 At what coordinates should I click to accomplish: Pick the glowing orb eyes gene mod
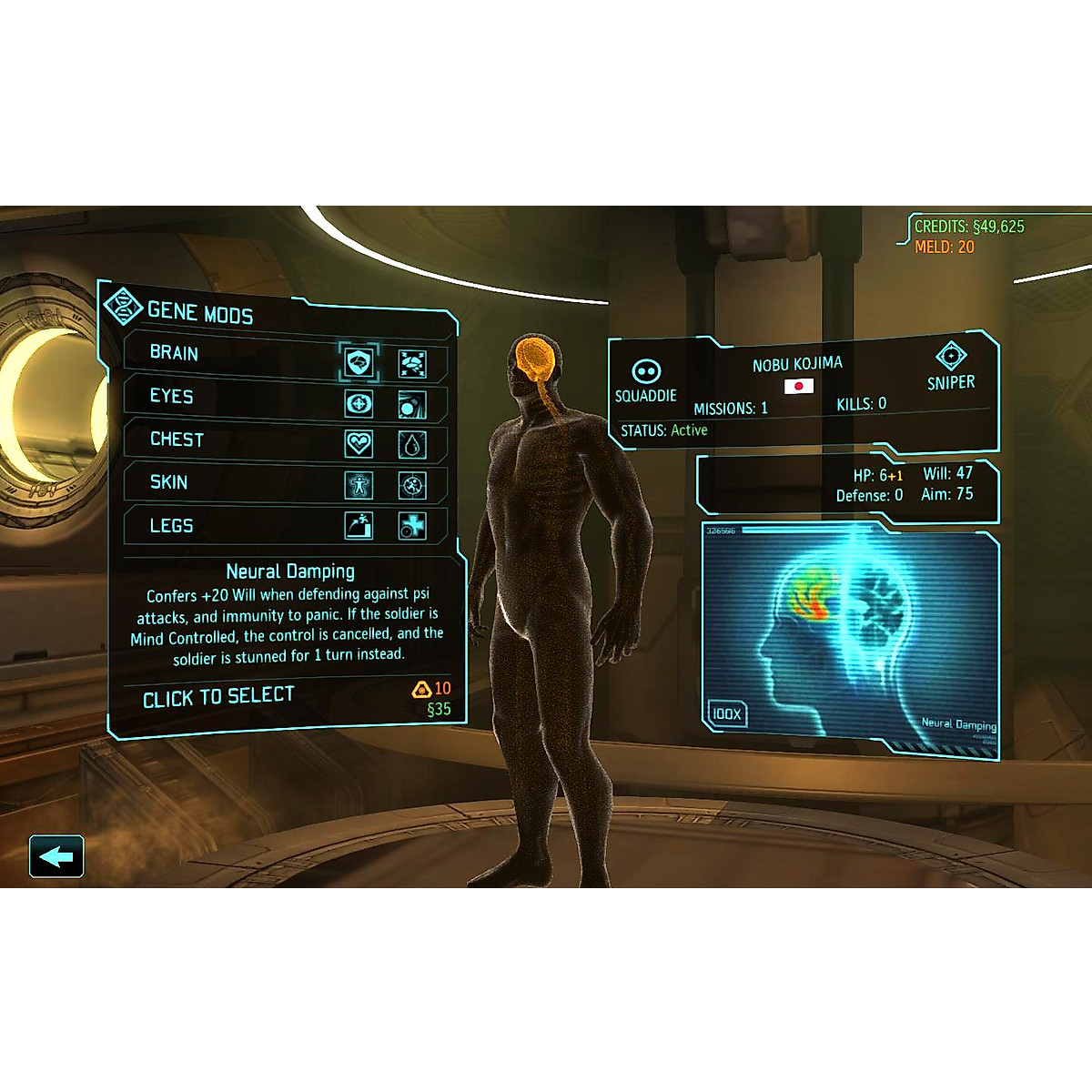(412, 405)
